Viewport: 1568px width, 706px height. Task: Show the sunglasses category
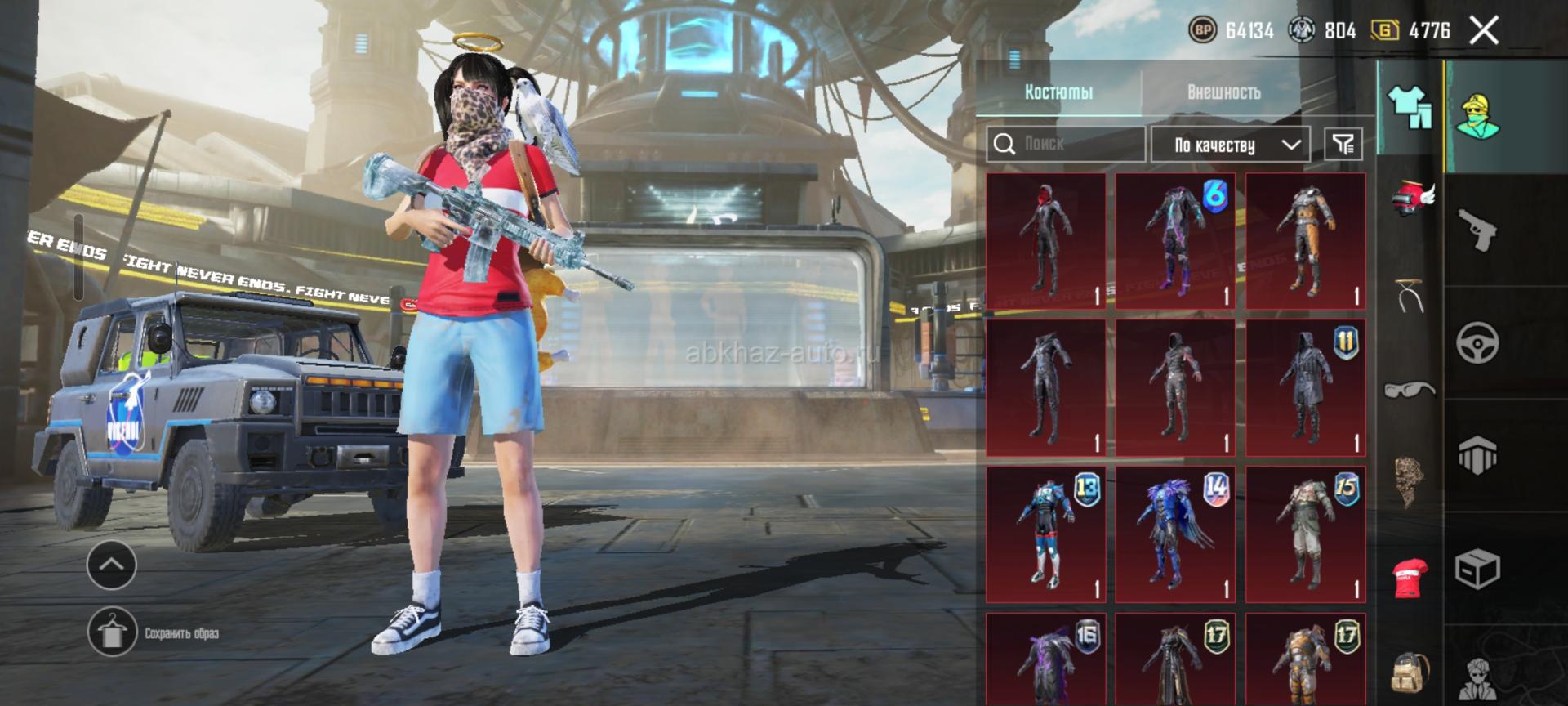pyautogui.click(x=1410, y=387)
